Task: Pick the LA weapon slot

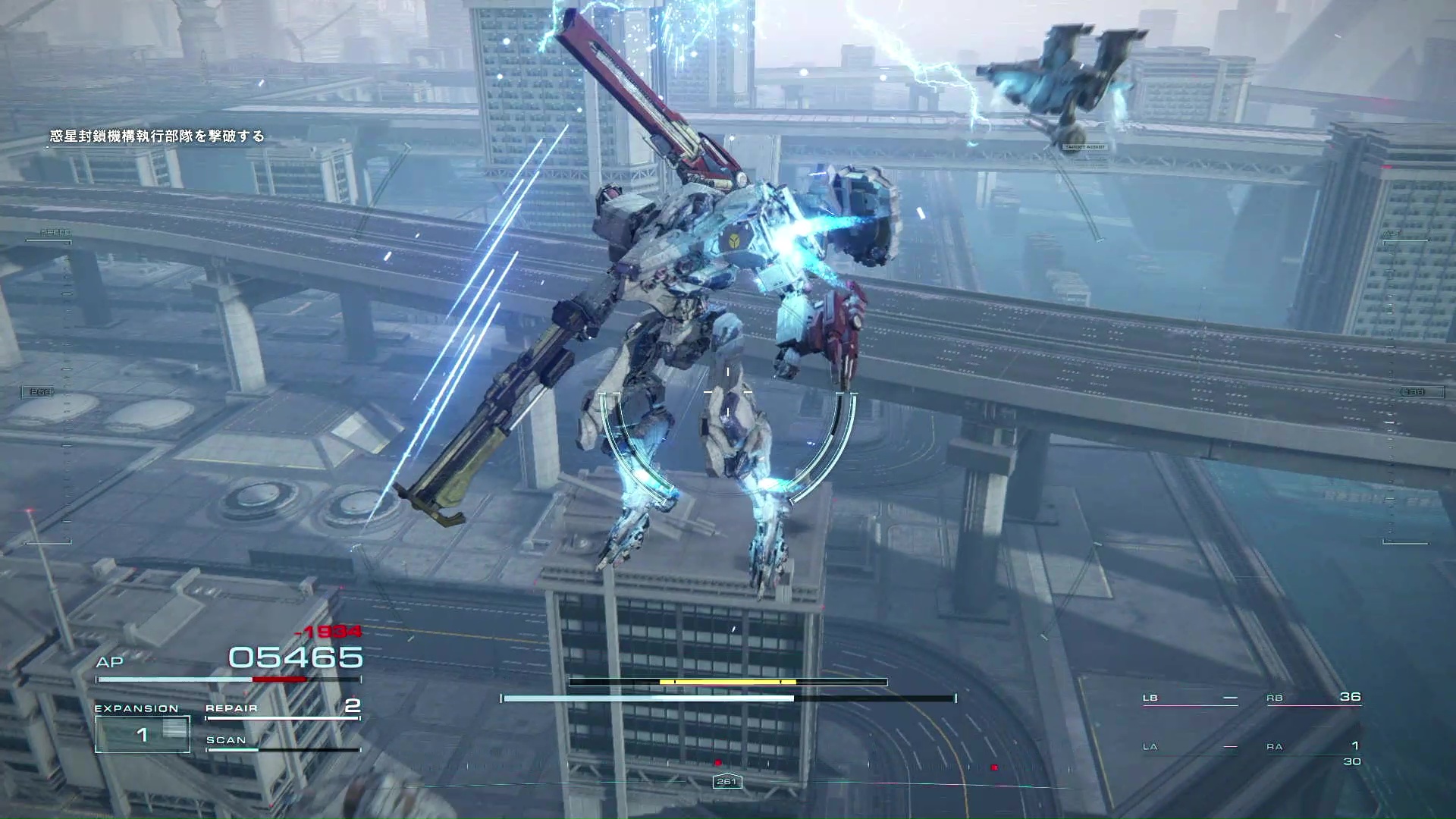Action: pos(1190,747)
